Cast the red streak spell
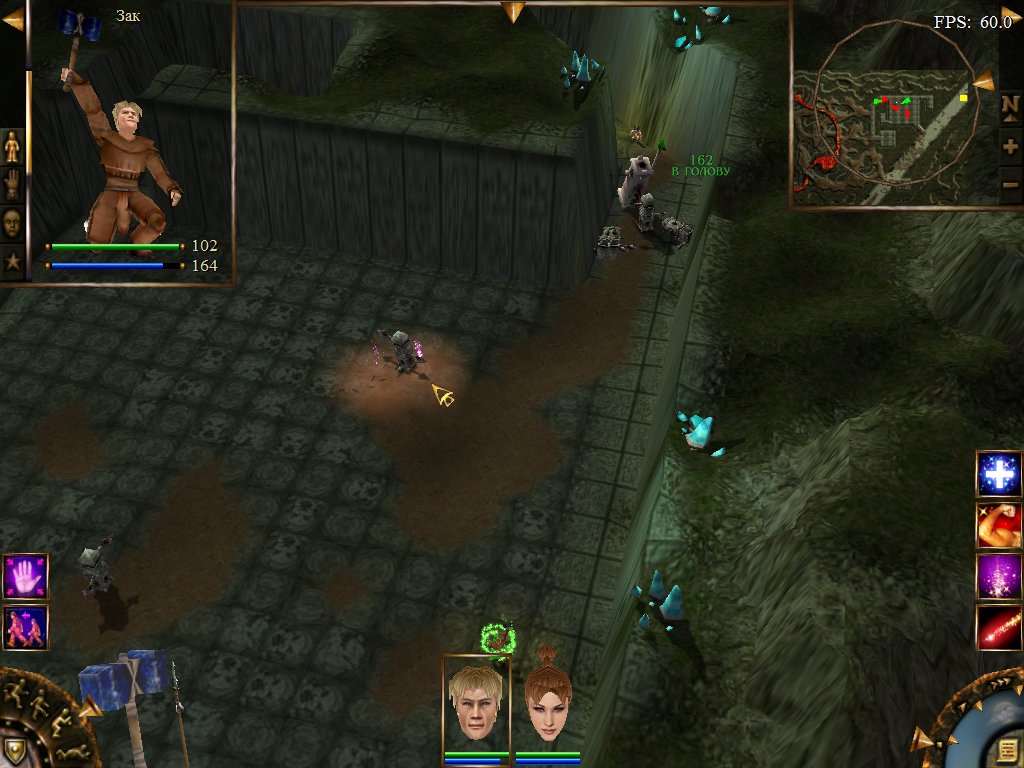This screenshot has height=768, width=1024. pos(999,628)
